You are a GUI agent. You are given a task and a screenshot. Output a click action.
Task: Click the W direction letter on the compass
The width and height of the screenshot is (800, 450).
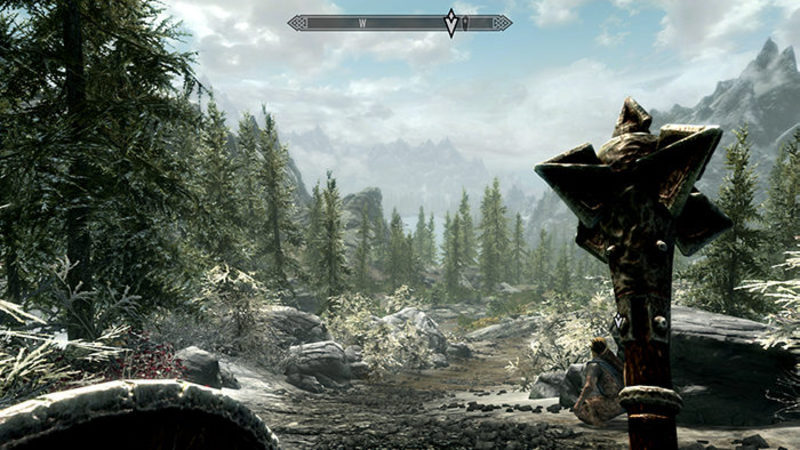pyautogui.click(x=362, y=22)
